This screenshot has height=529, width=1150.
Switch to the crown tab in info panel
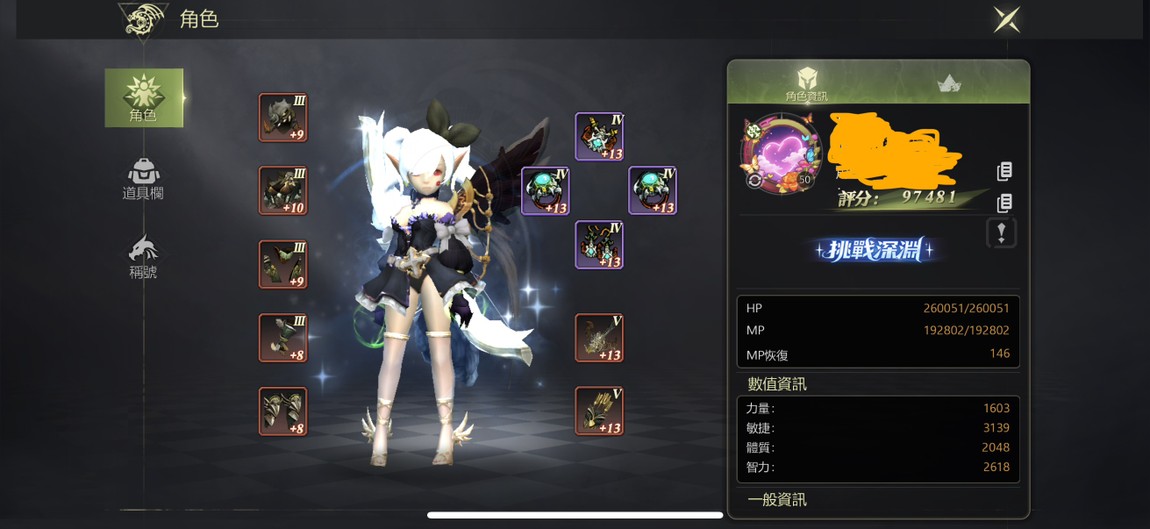[x=948, y=84]
